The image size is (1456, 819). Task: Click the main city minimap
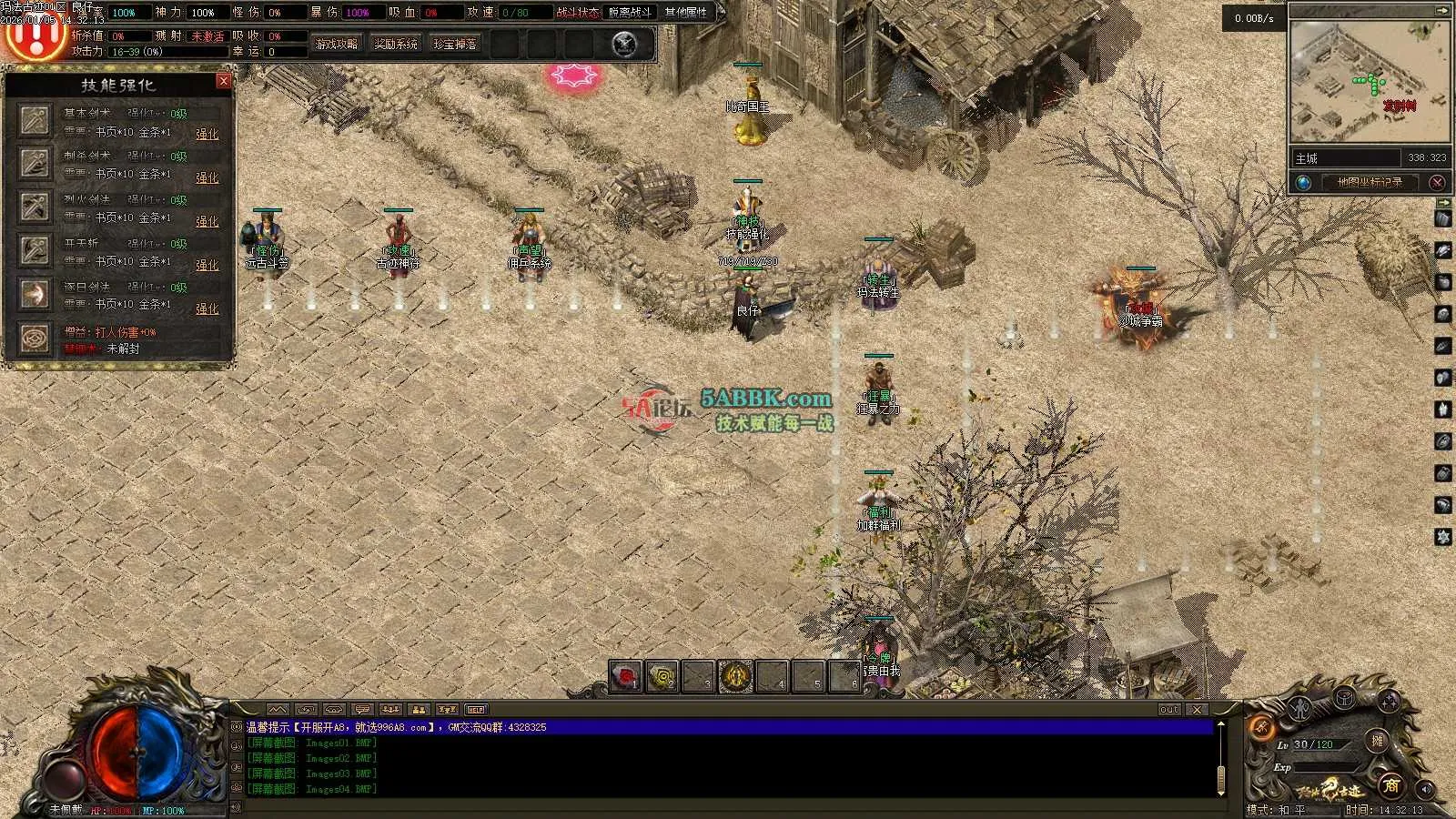(1369, 82)
